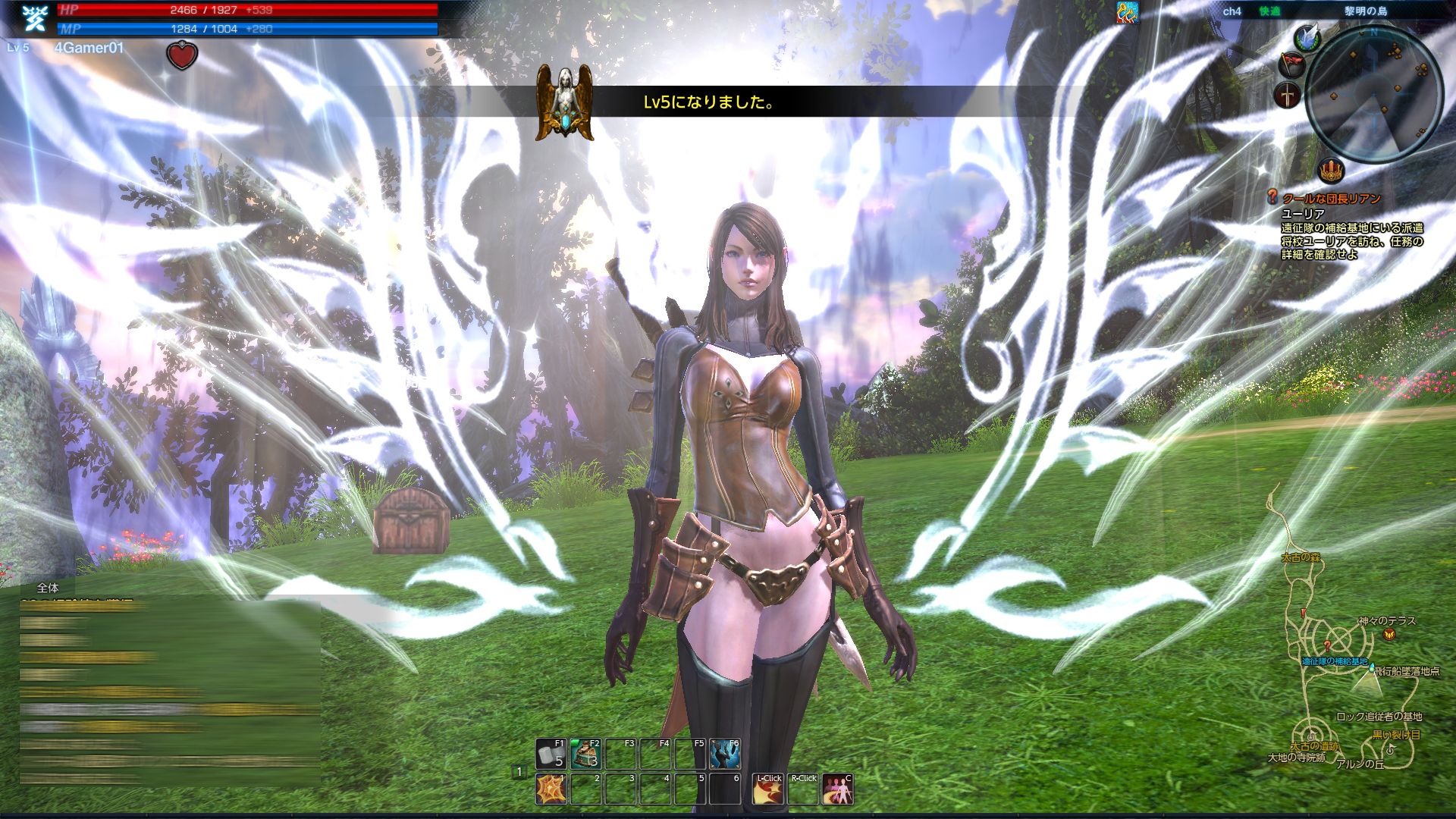The width and height of the screenshot is (1456, 819).
Task: Click the winged statue level-up notification icon
Action: (563, 102)
